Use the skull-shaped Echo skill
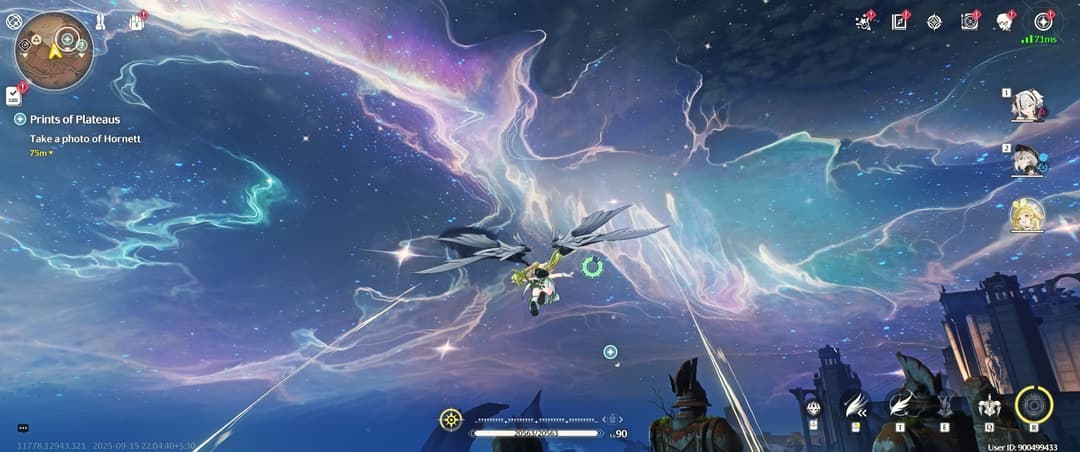 989,406
